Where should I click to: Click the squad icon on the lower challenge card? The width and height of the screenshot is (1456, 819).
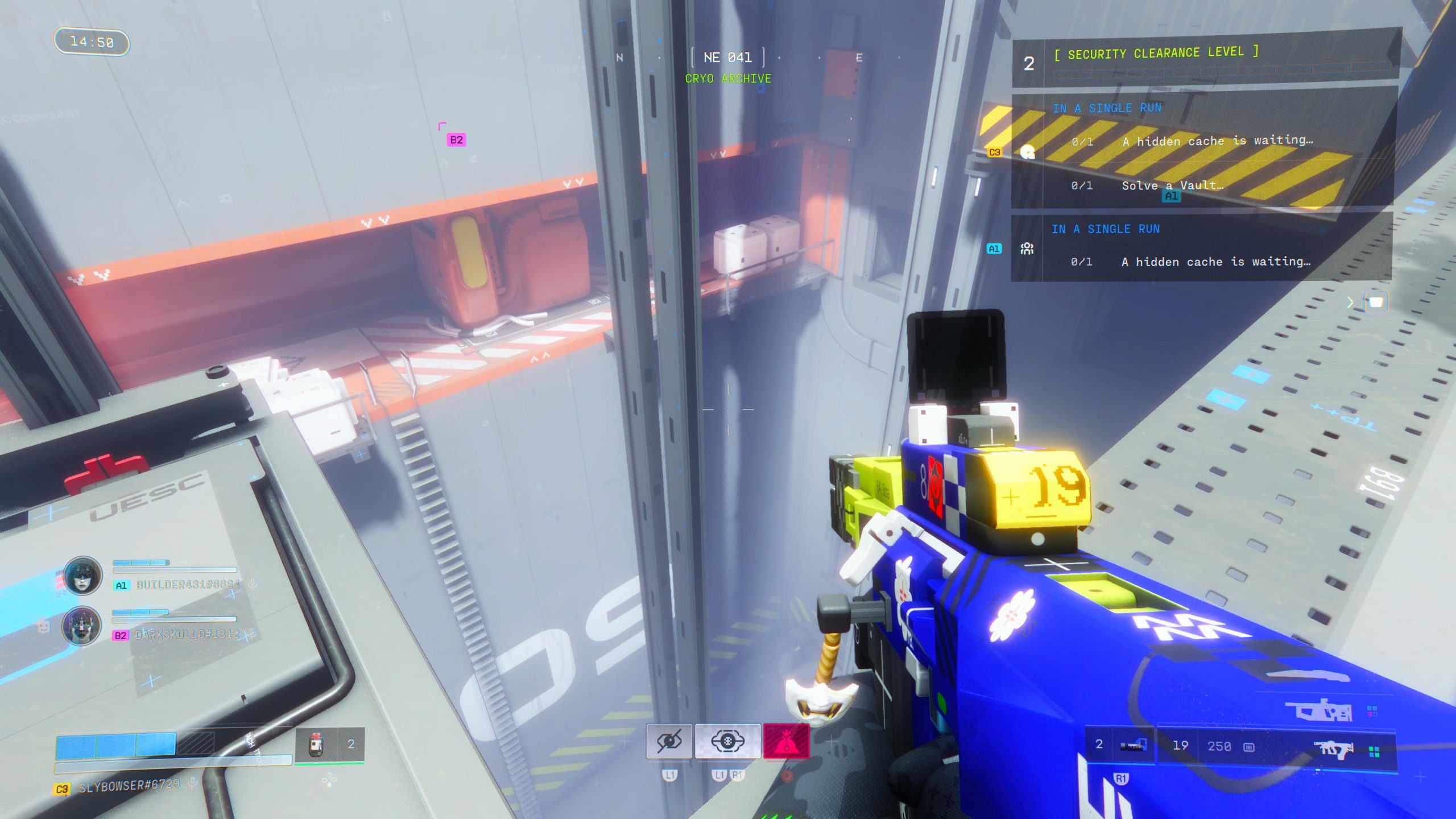coord(1027,247)
